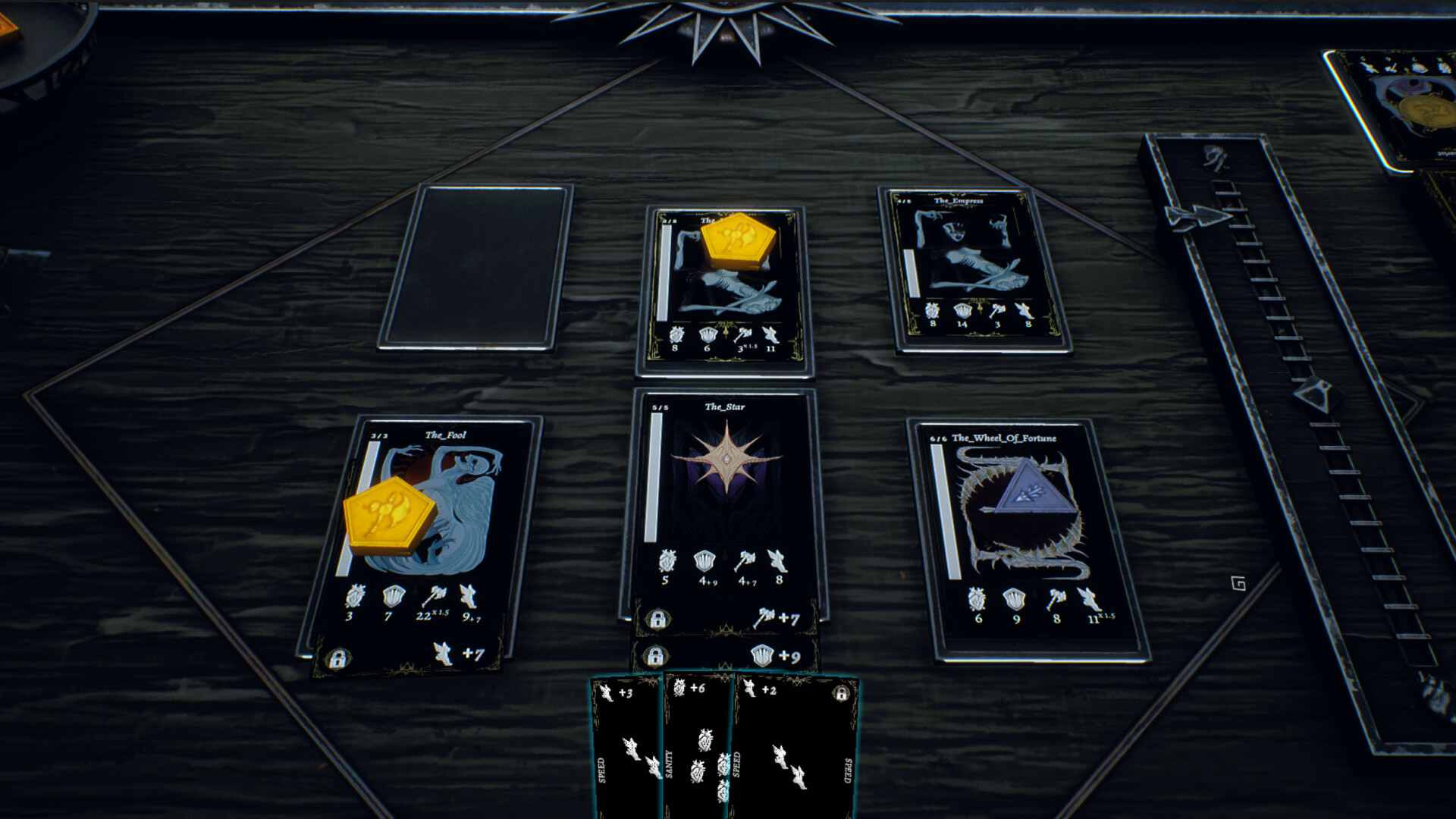Target the enemy Empress card with defense 14
This screenshot has height=819, width=1456.
974,269
